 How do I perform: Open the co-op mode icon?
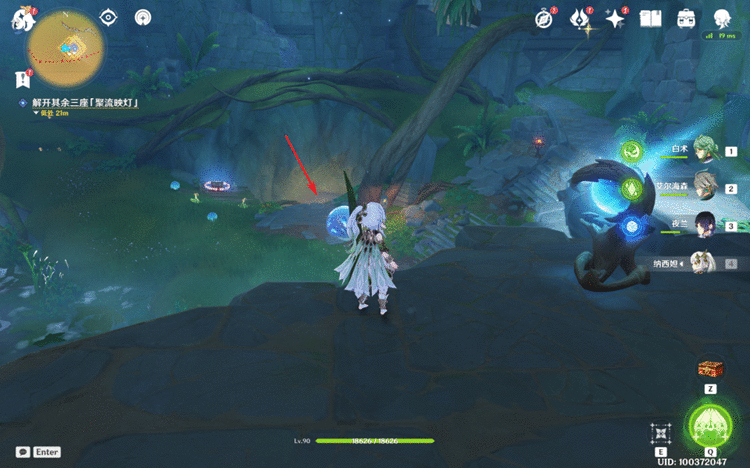tap(721, 18)
